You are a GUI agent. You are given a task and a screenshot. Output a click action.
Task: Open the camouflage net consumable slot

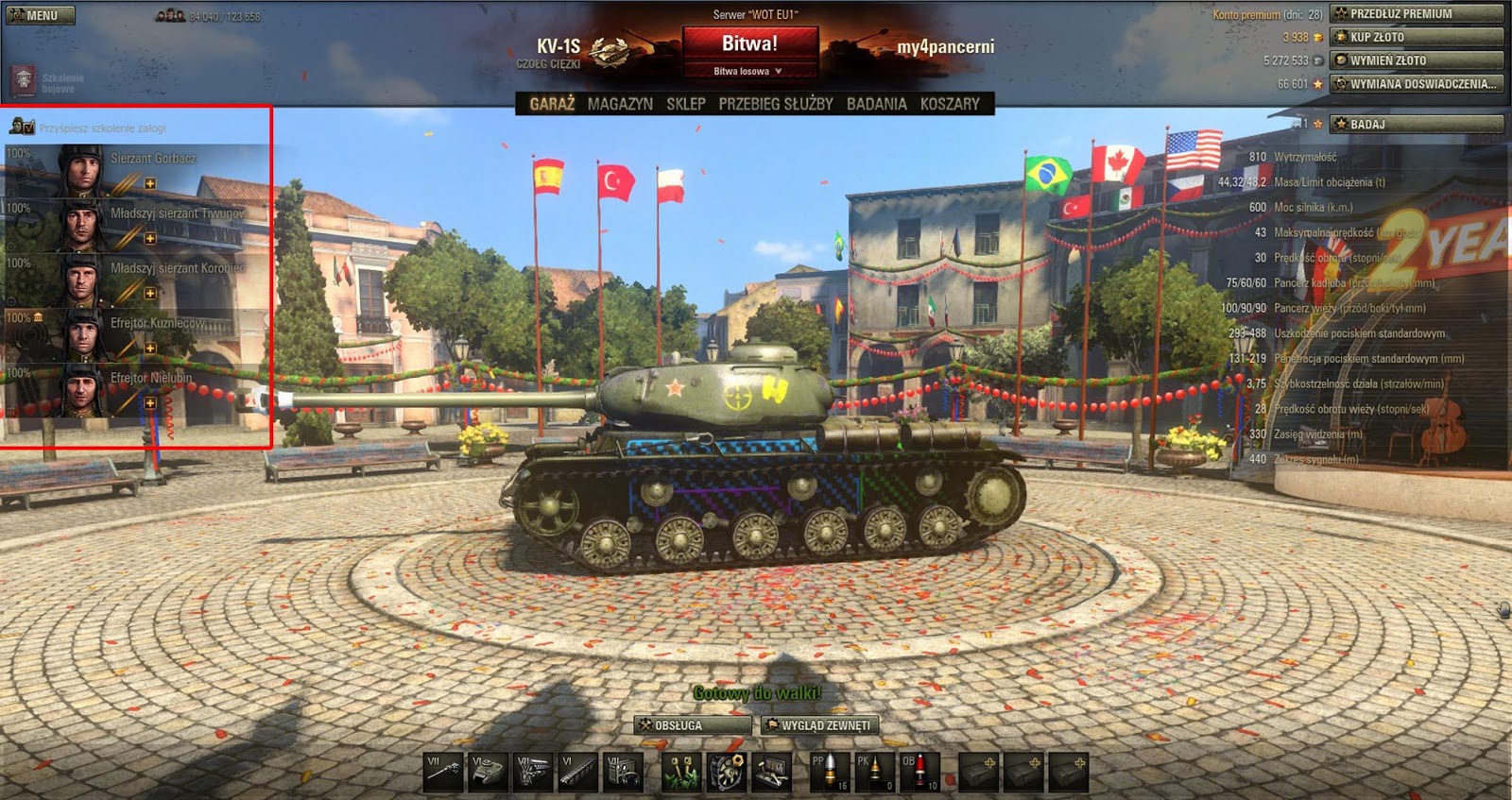coord(680,770)
